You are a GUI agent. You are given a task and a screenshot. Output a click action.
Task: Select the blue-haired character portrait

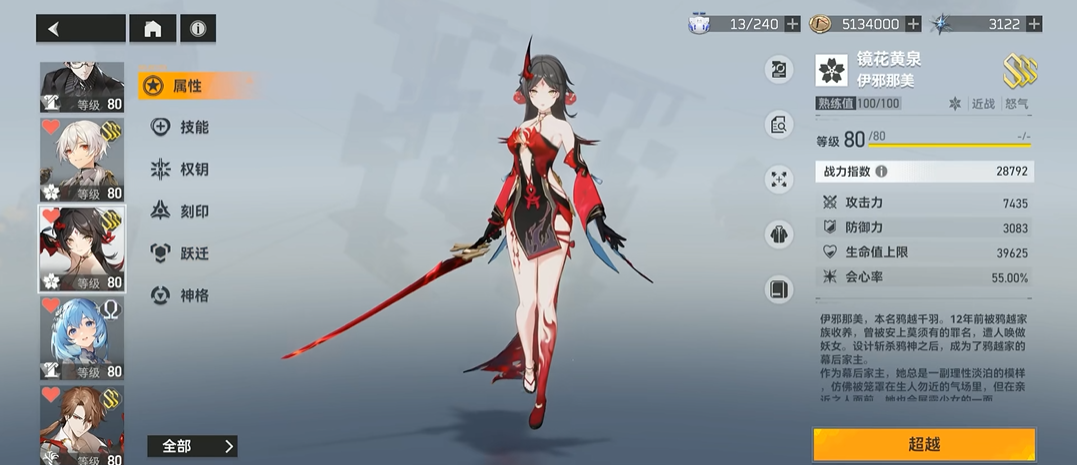click(82, 338)
